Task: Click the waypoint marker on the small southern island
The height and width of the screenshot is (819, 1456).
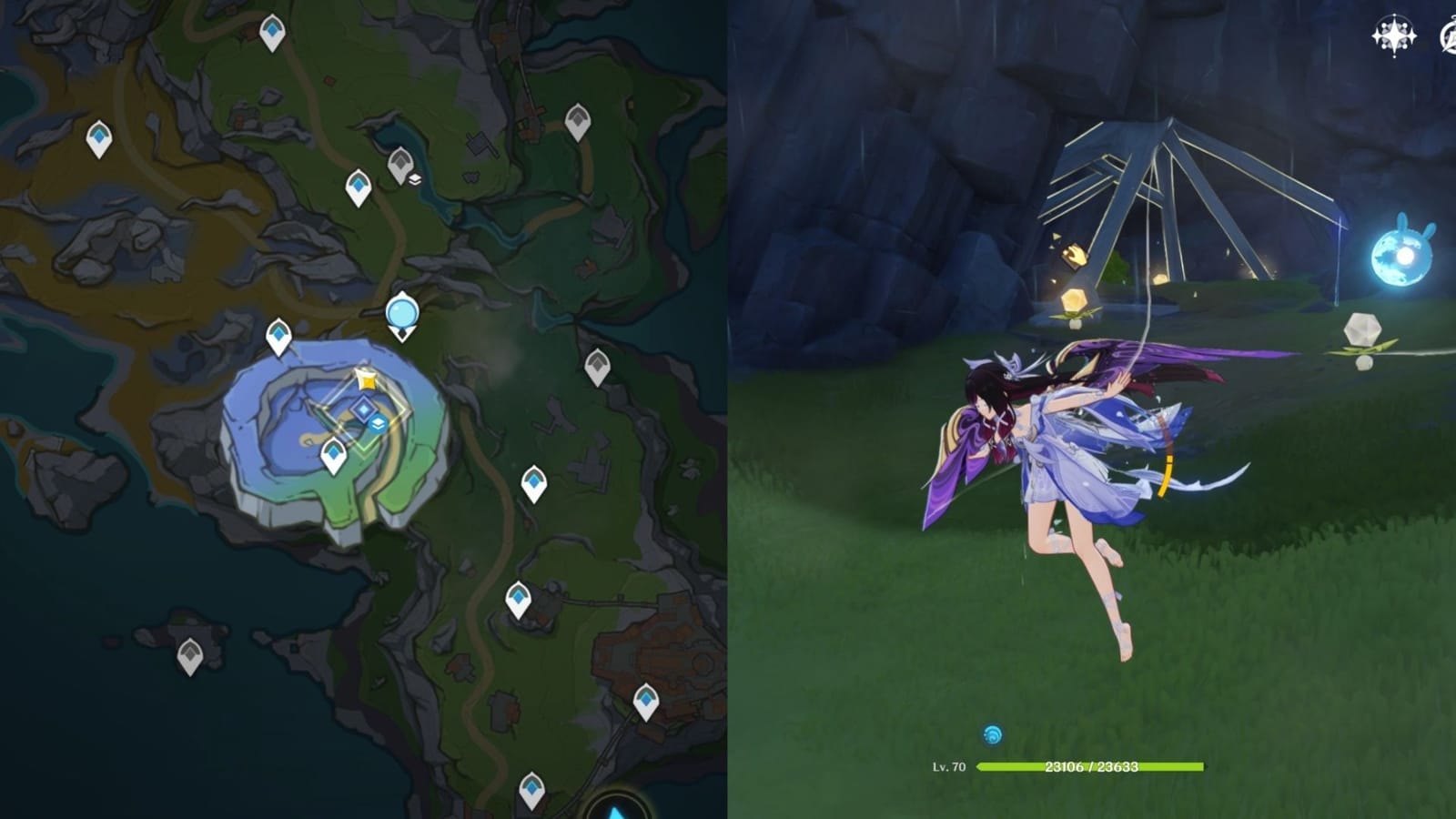Action: click(x=188, y=655)
